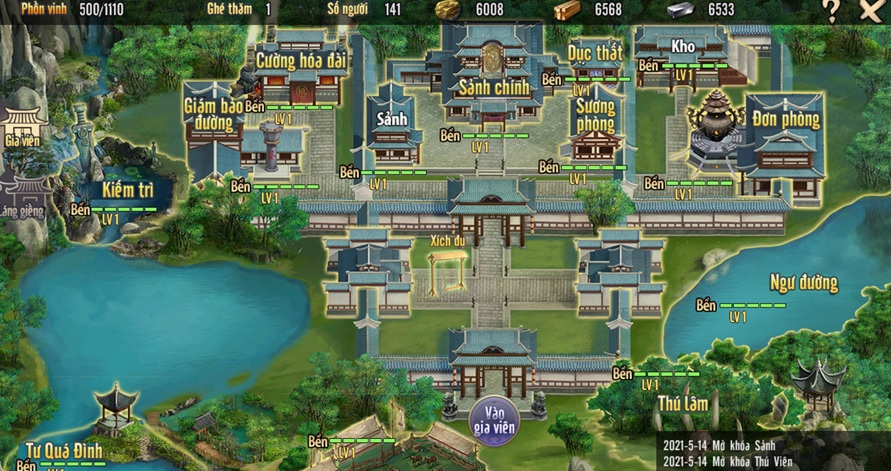Select the Tư Quá Đình pavilion
The image size is (891, 471).
pyautogui.click(x=64, y=450)
